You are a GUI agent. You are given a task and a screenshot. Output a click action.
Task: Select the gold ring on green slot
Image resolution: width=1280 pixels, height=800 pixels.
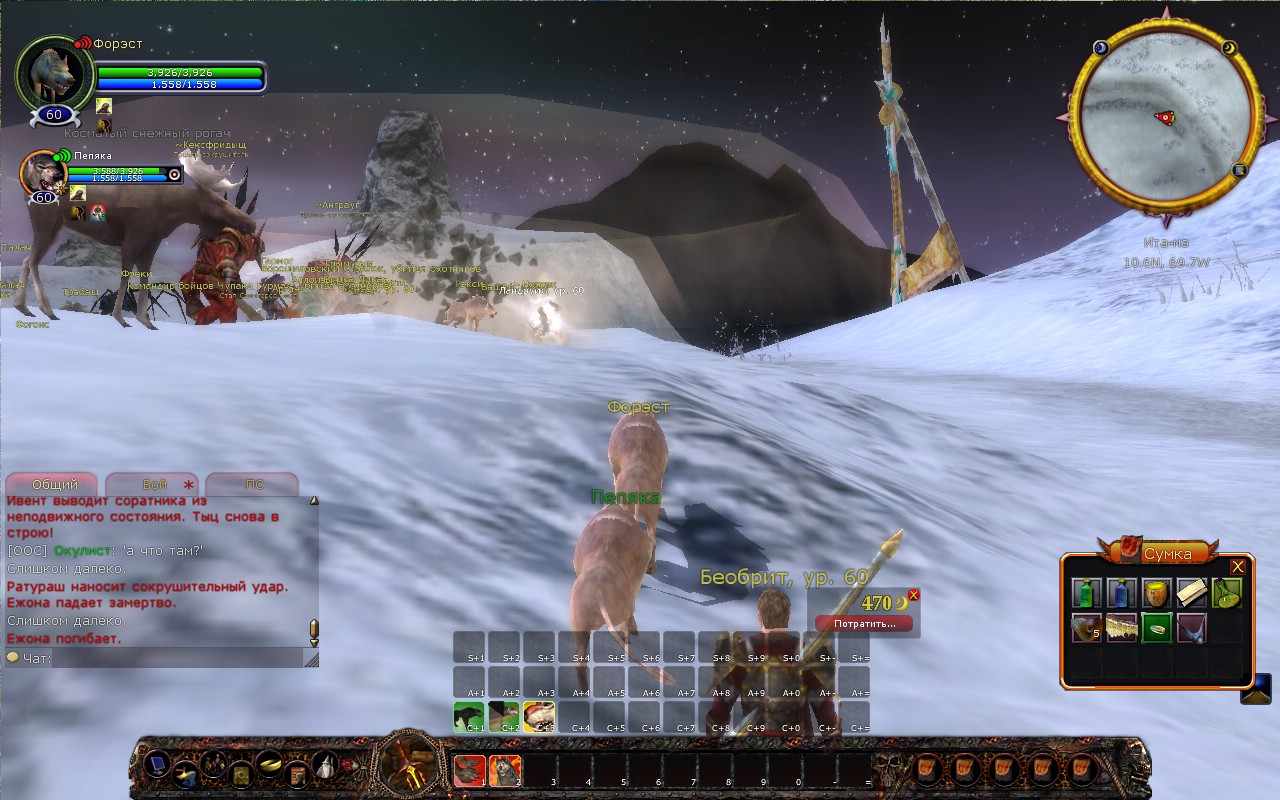[x=1156, y=628]
